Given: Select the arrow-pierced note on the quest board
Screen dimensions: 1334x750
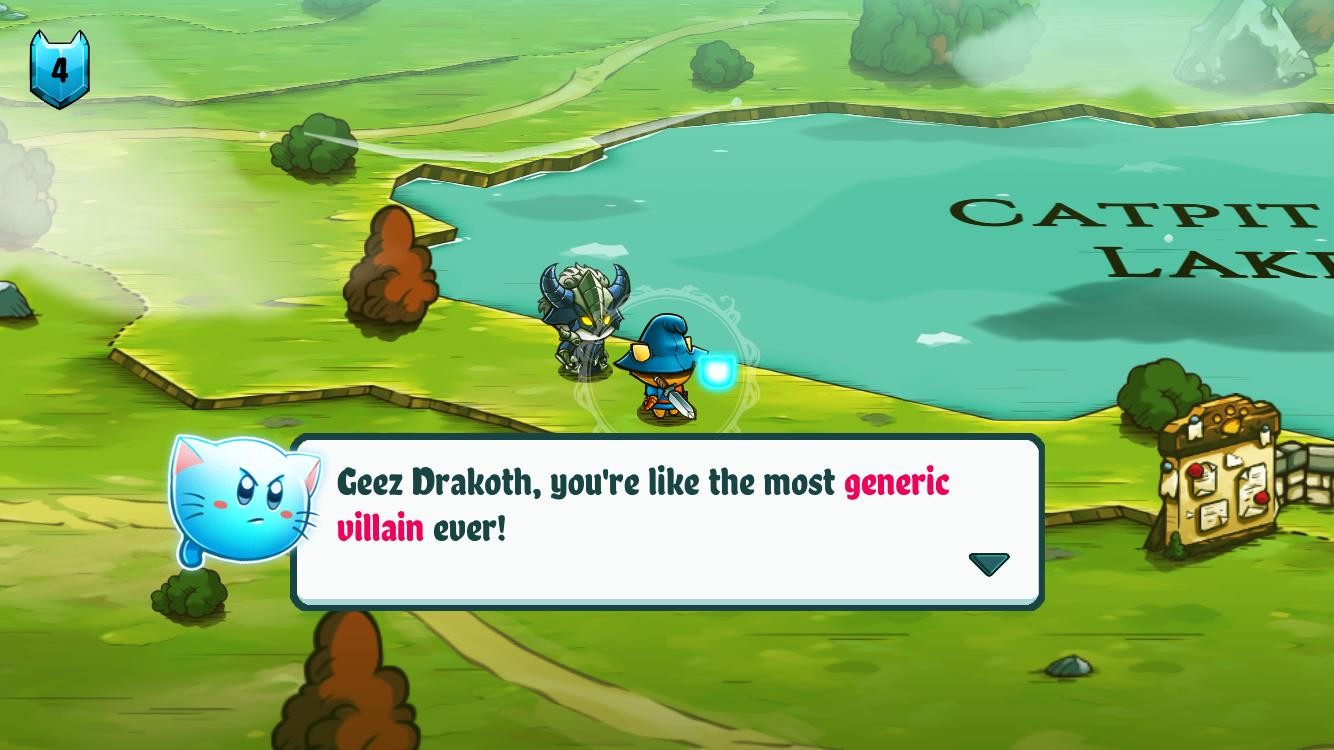Looking at the screenshot, I should 1212,516.
